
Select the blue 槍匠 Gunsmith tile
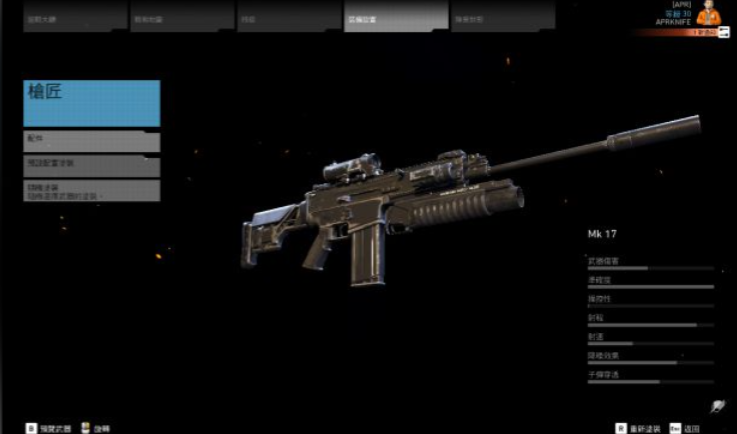click(x=92, y=103)
